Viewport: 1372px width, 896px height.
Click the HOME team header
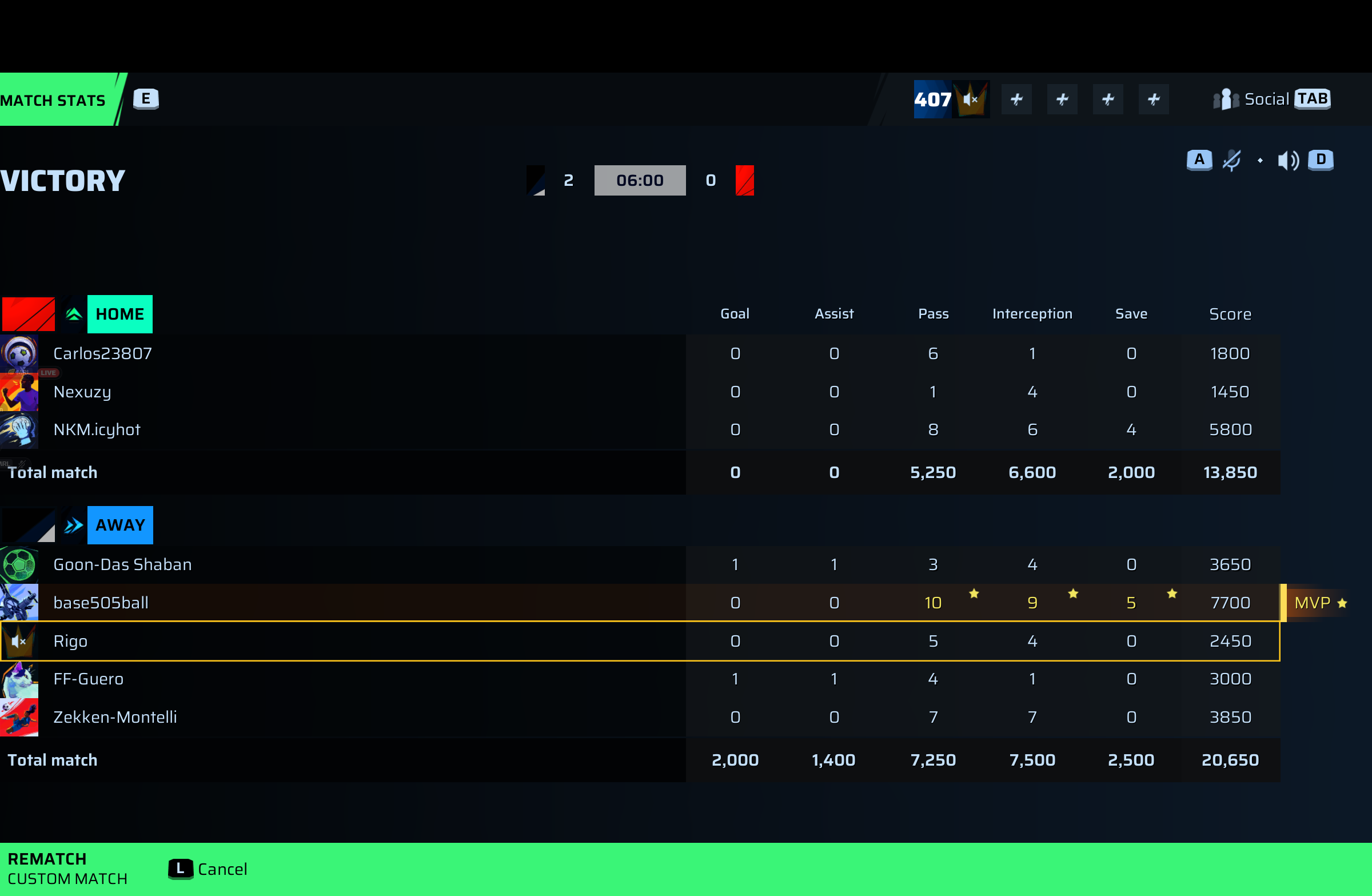pos(119,314)
